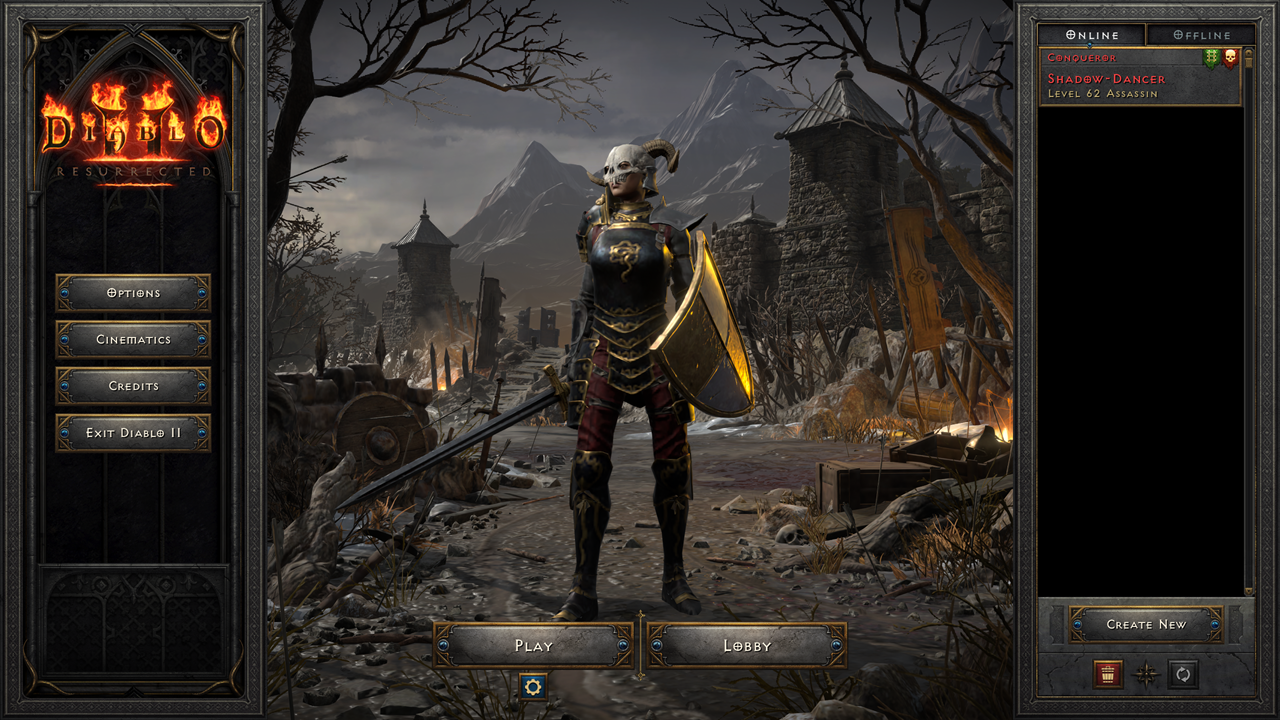Click the red hardcore skull badge
Screen dimensions: 1280x720
(x=1229, y=57)
